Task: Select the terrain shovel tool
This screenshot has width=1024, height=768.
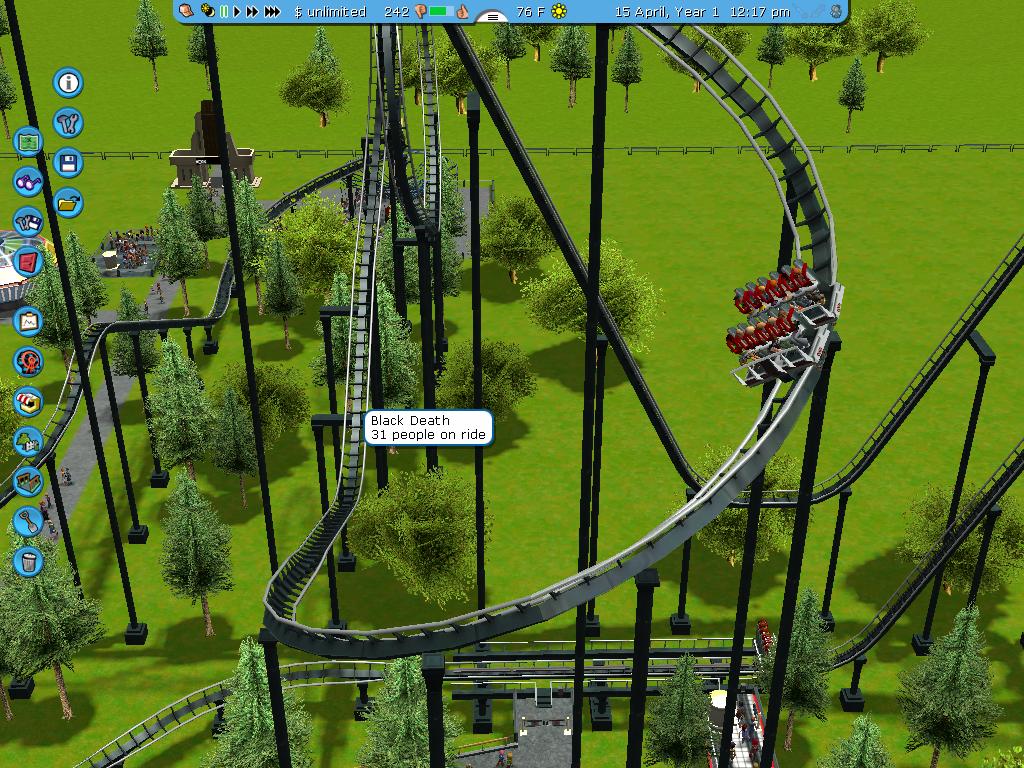Action: pos(28,520)
